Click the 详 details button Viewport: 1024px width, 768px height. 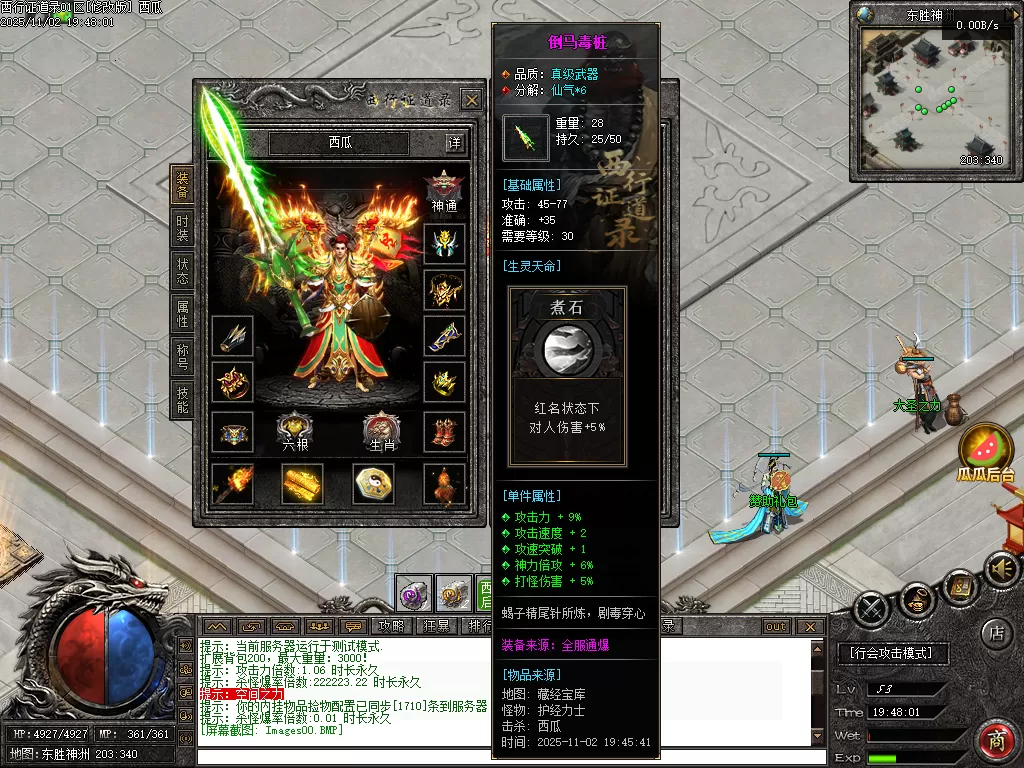[x=455, y=143]
